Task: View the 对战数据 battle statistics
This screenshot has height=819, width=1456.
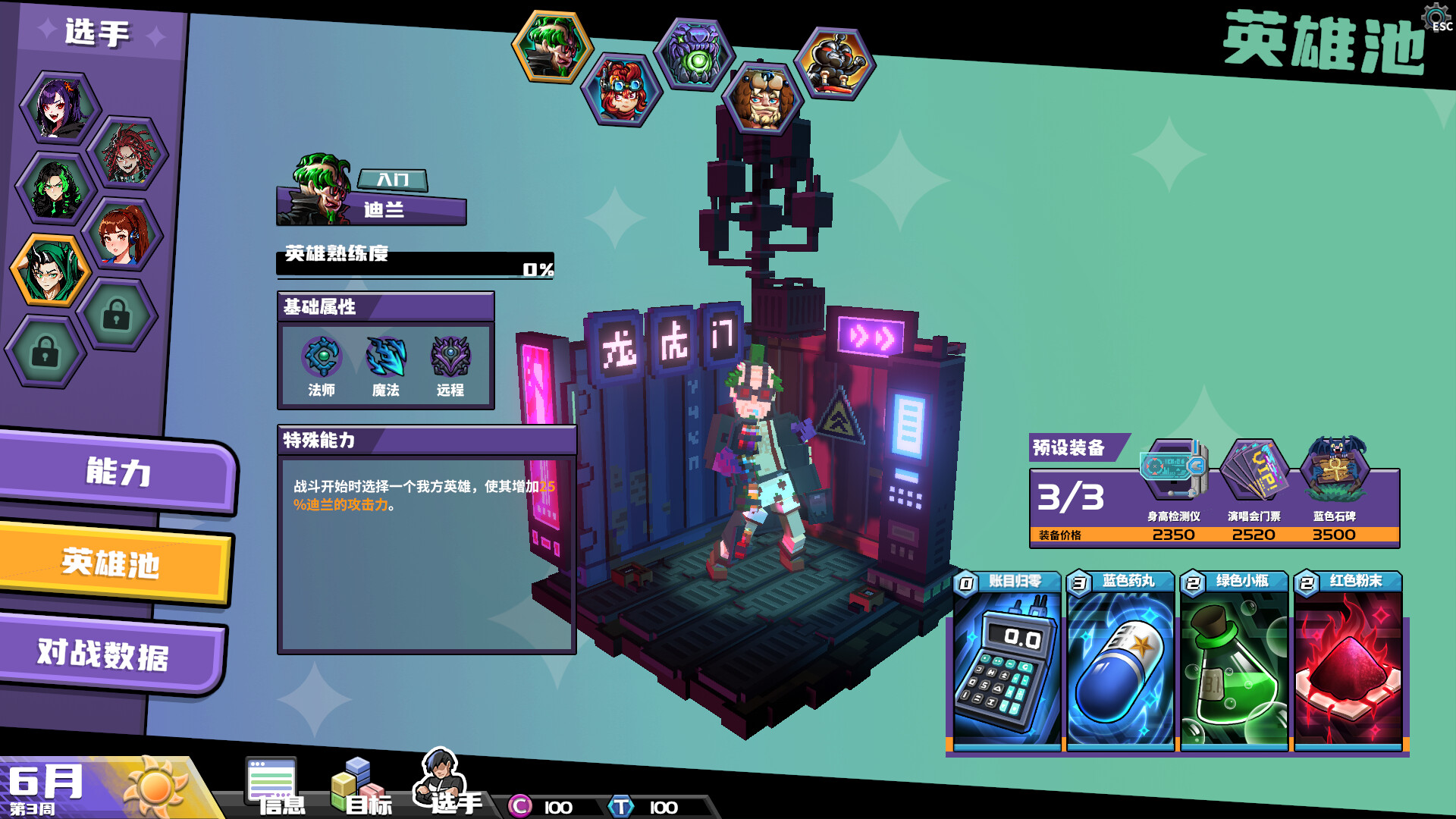Action: click(x=102, y=654)
